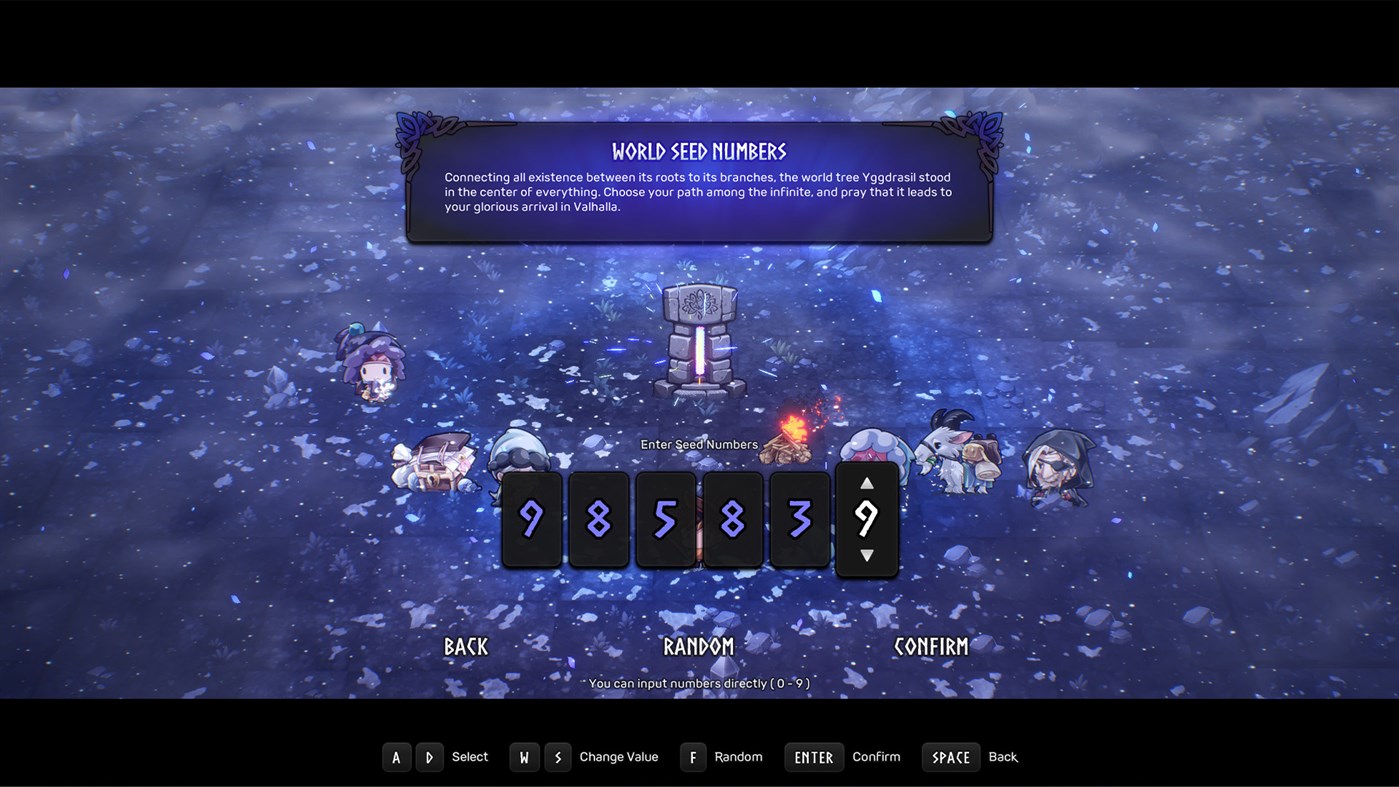Click the D key Select hint icon

tap(429, 757)
